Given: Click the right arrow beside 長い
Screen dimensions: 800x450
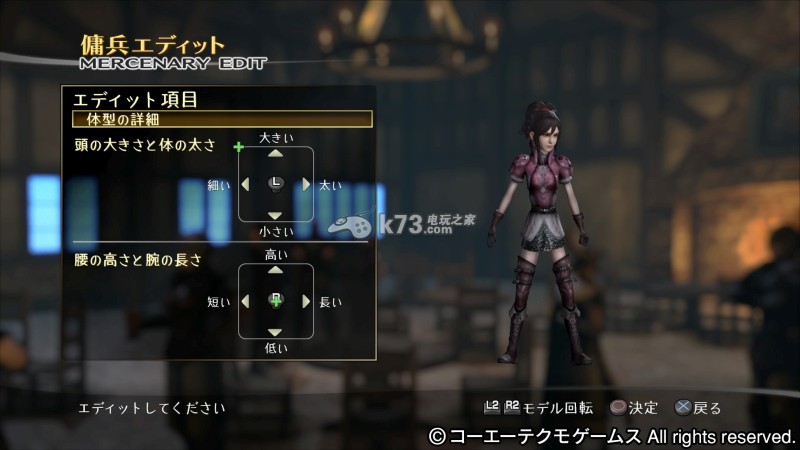Looking at the screenshot, I should [x=307, y=301].
